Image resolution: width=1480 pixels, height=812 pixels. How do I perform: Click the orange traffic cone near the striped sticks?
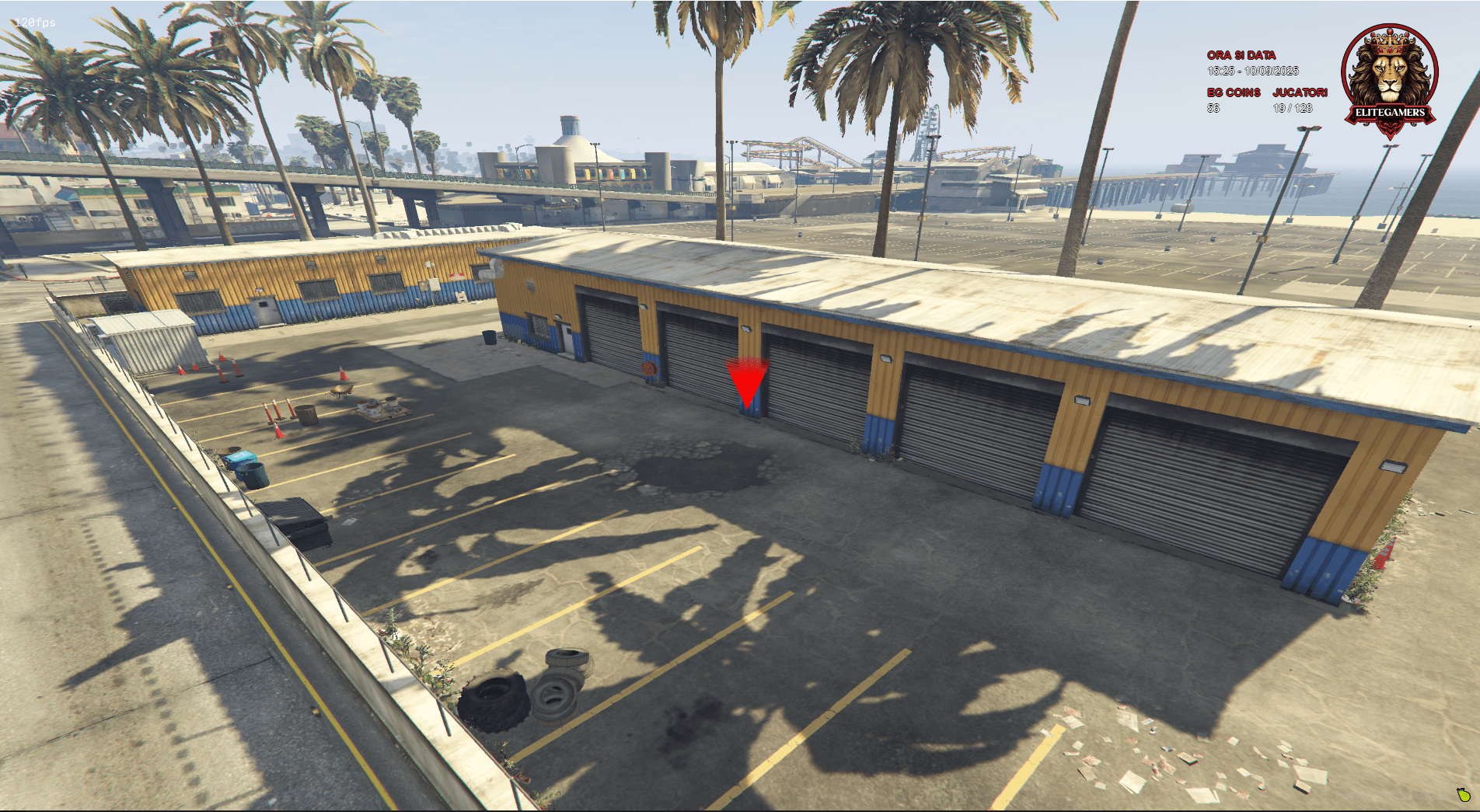click(278, 433)
